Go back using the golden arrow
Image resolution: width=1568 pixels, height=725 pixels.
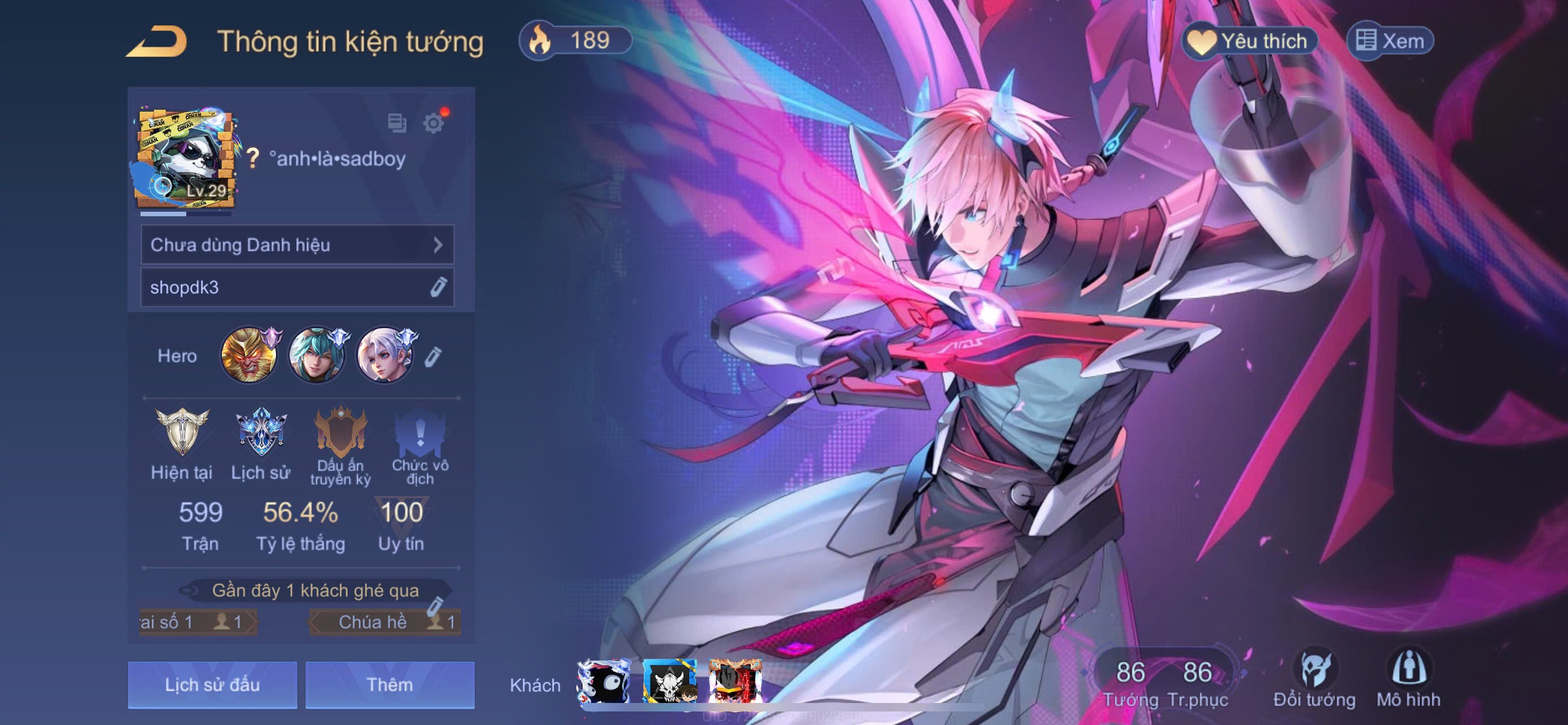tap(157, 41)
